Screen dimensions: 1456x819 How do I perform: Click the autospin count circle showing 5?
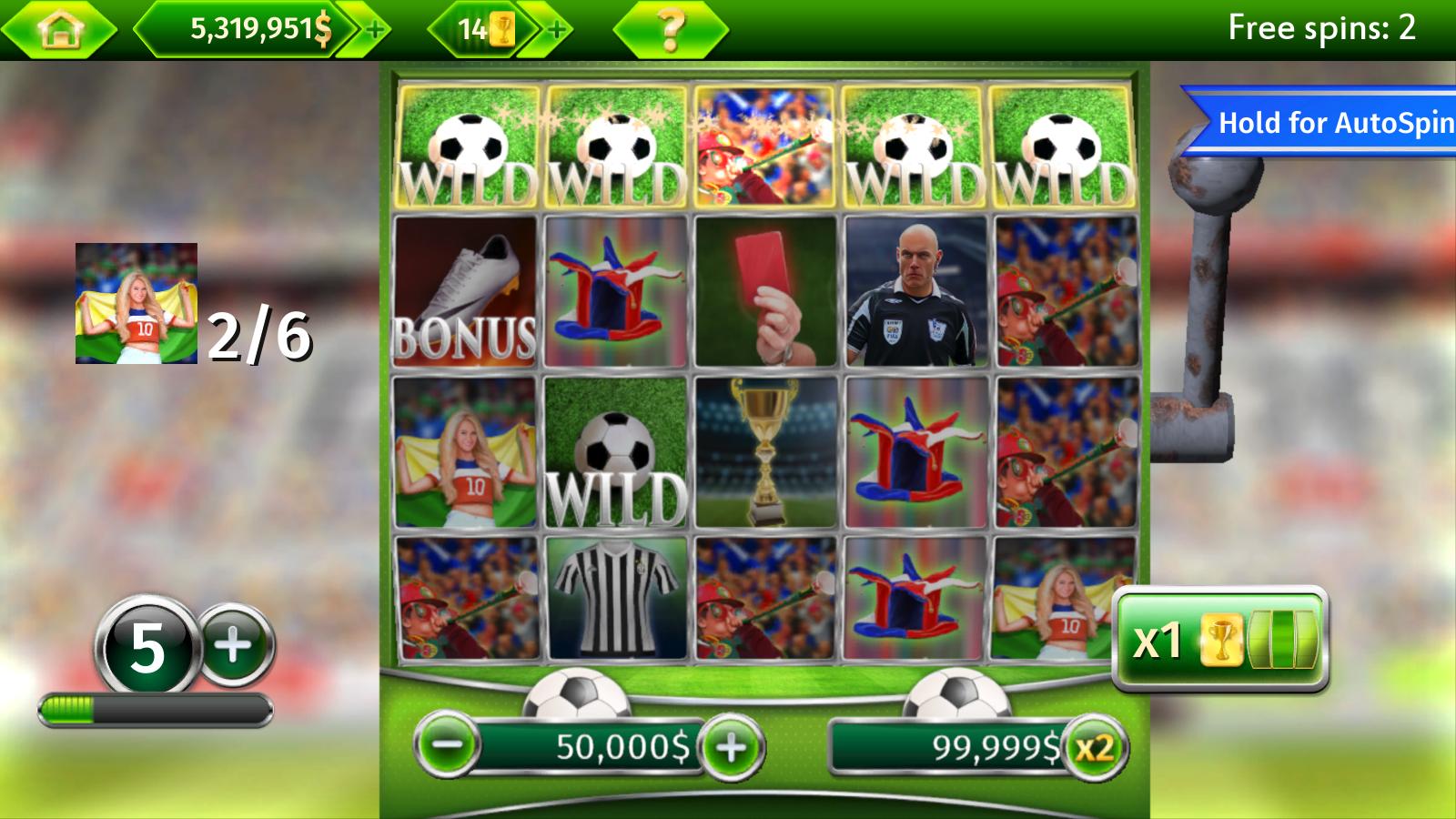[151, 640]
